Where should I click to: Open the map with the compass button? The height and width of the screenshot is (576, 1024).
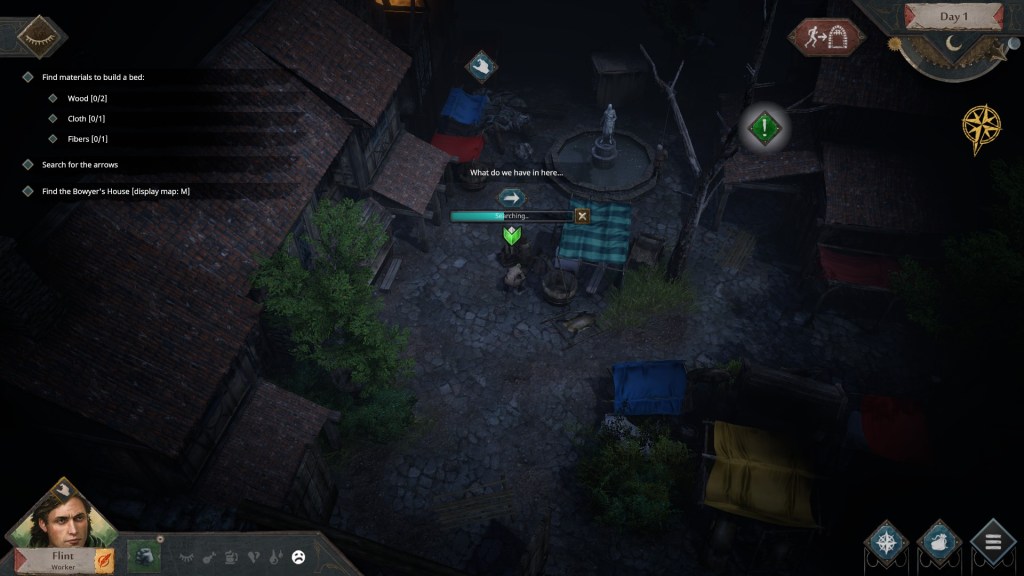point(887,545)
